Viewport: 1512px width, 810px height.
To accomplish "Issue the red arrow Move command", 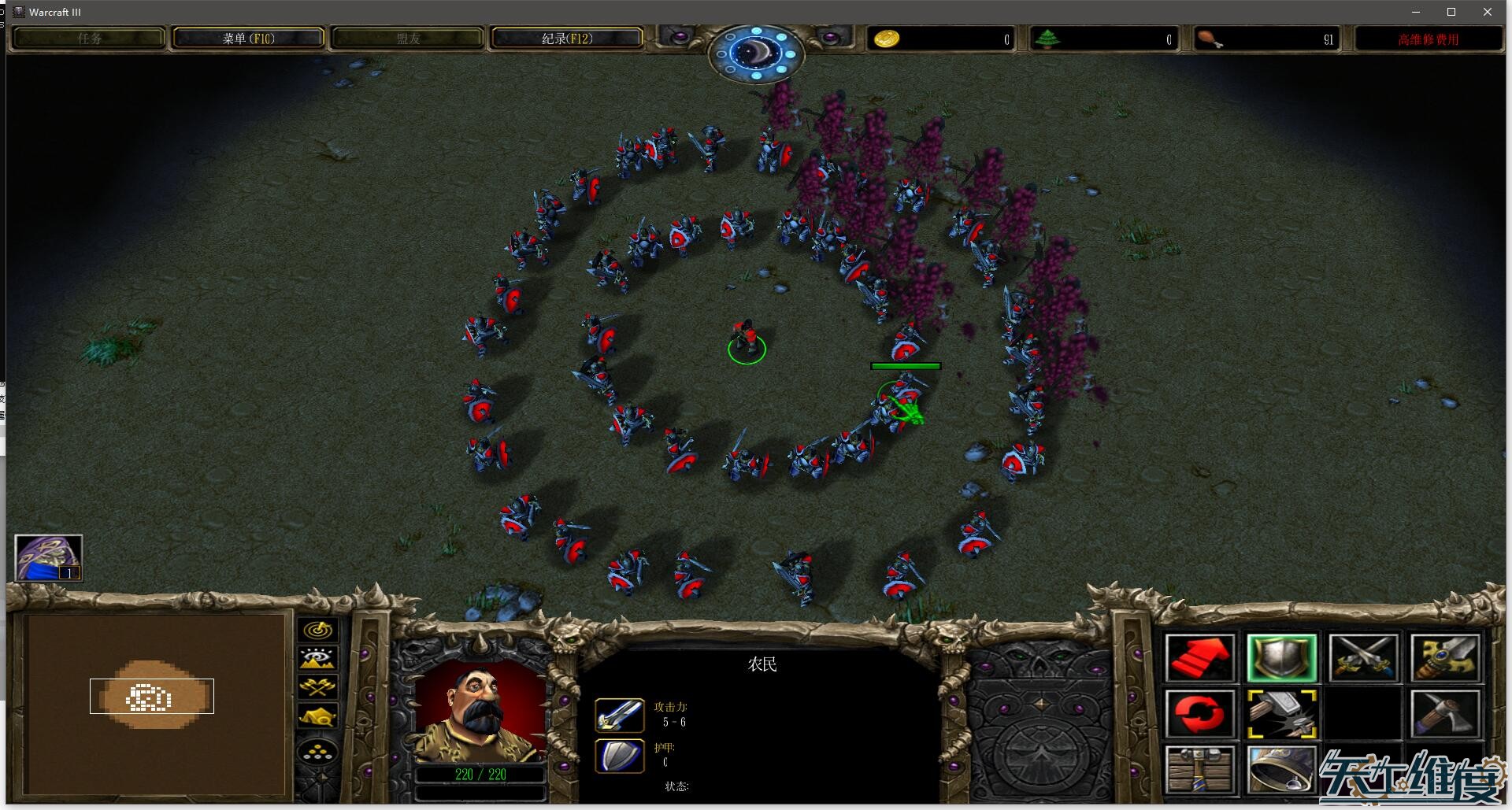I will [x=1199, y=658].
